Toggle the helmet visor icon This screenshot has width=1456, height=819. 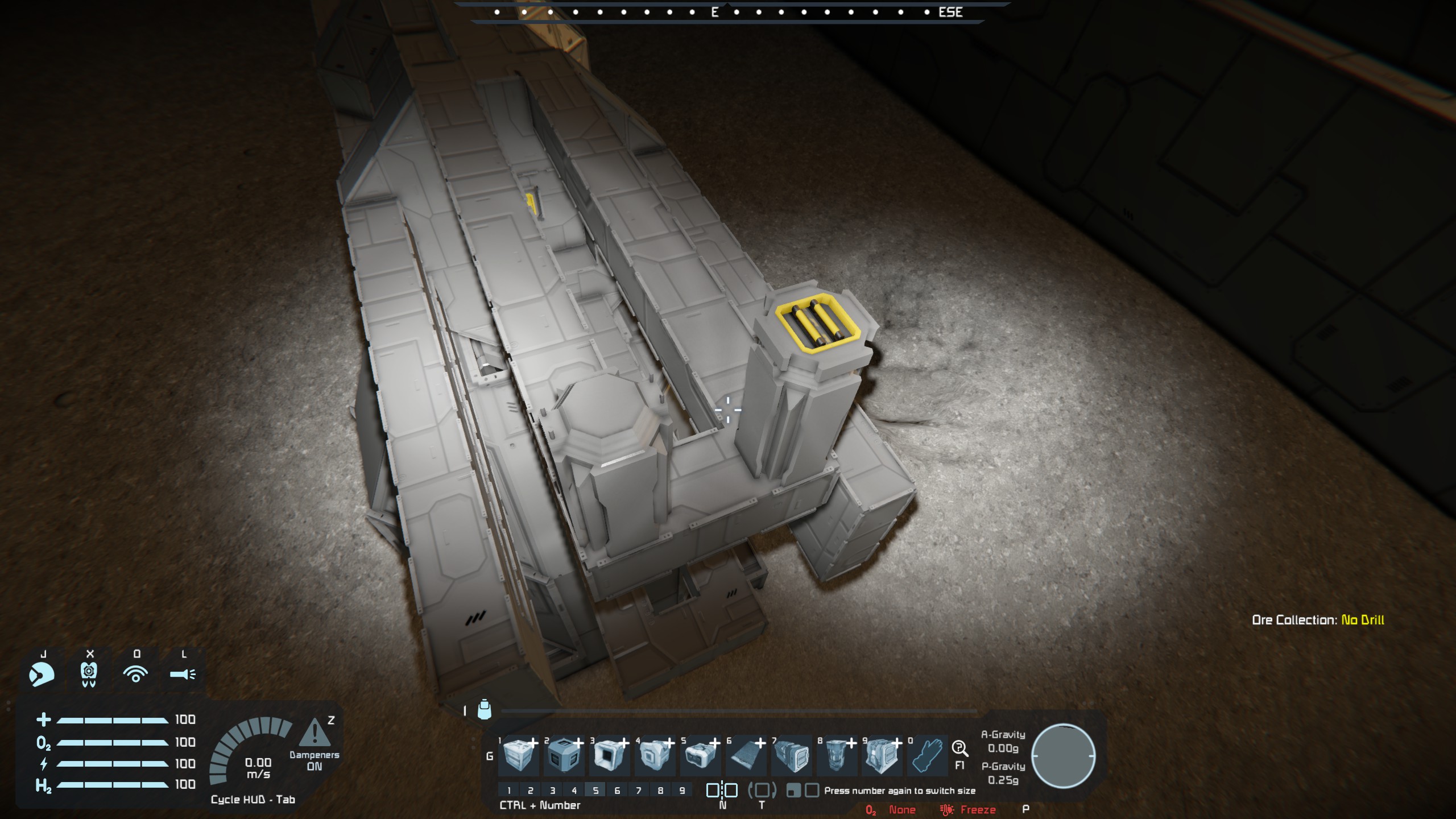pyautogui.click(x=42, y=674)
